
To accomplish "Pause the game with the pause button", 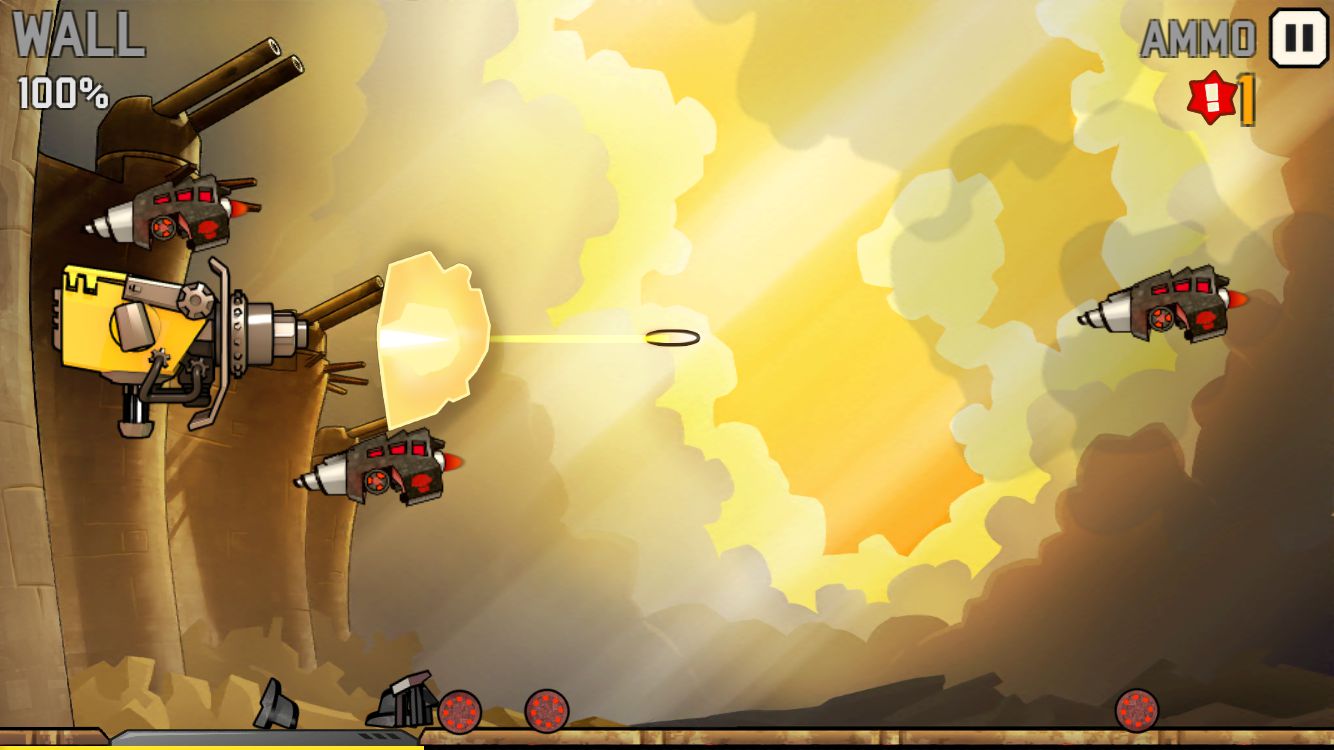I will [1298, 38].
